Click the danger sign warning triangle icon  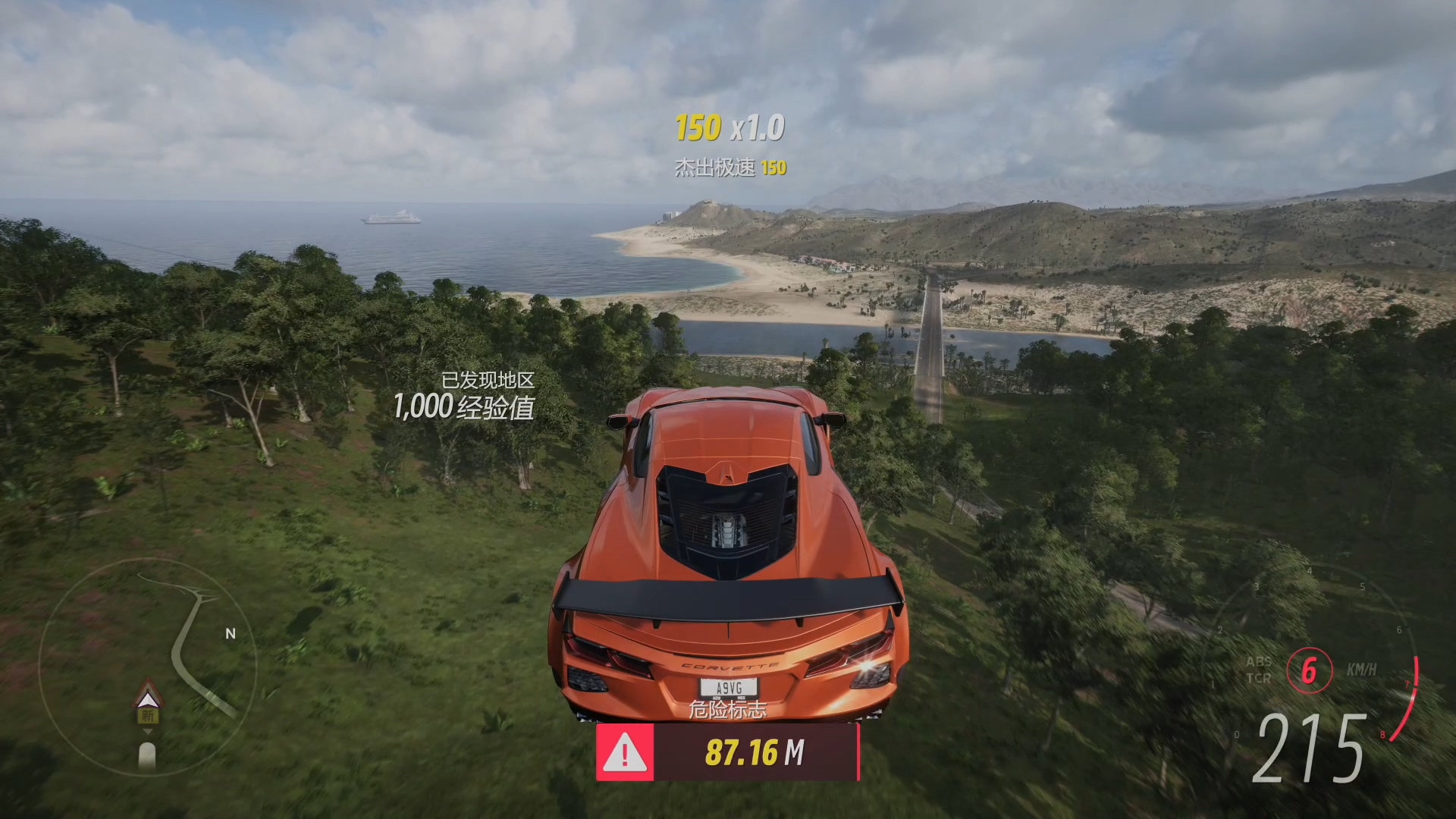[624, 752]
